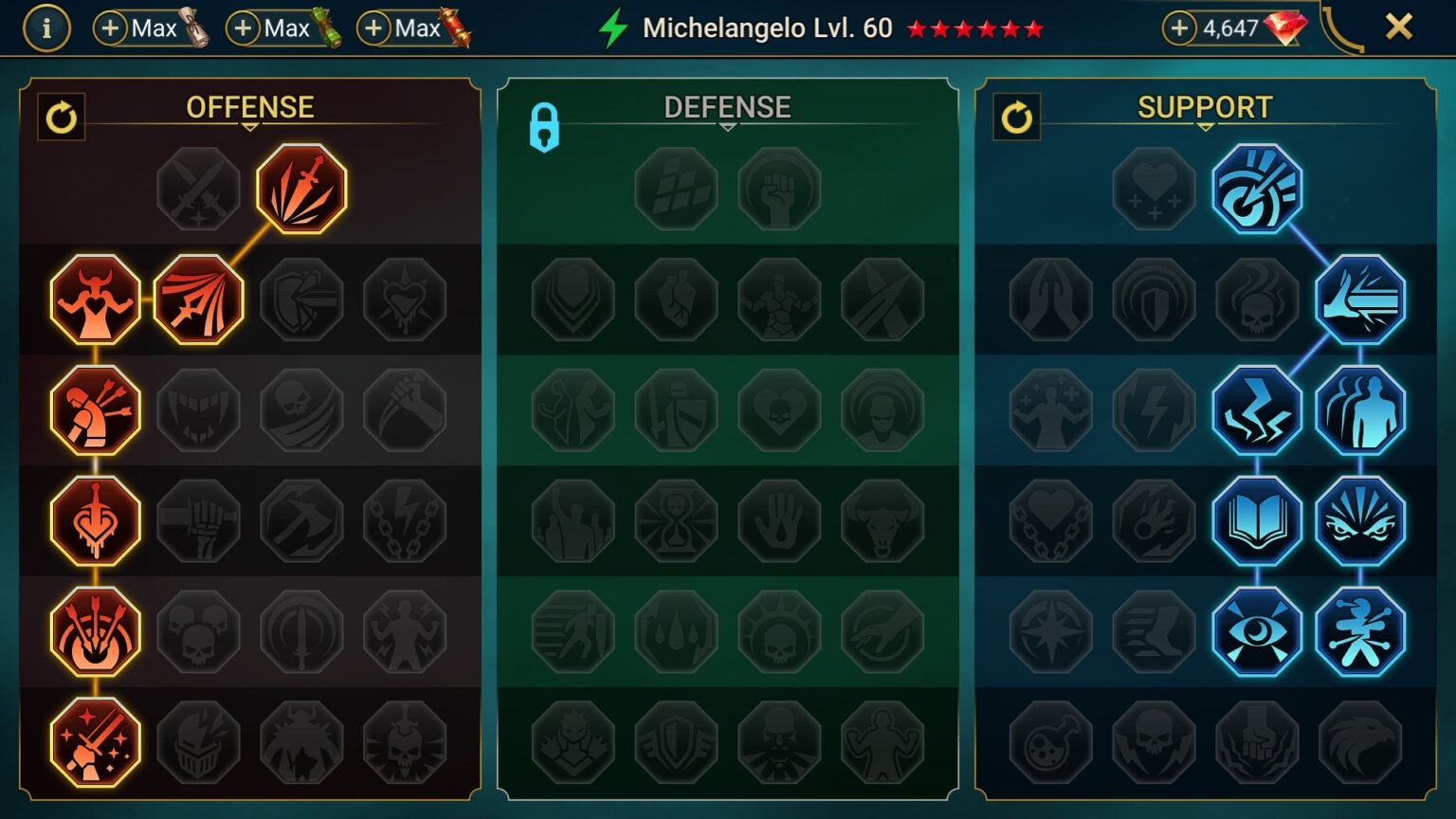Image resolution: width=1456 pixels, height=819 pixels.
Task: Choose the Methodical arrows-on-target mastery
Action: pos(94,631)
